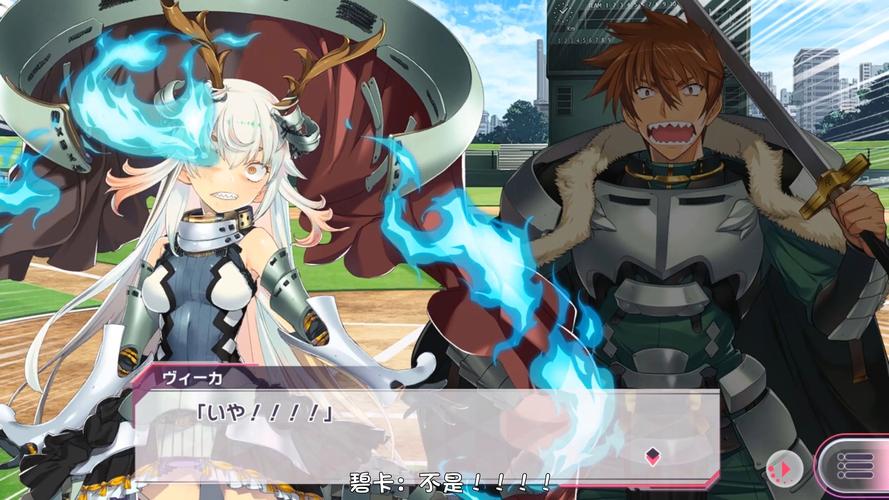The height and width of the screenshot is (500, 889).
Task: Advance the dialogue via the text box
Action: 425,432
